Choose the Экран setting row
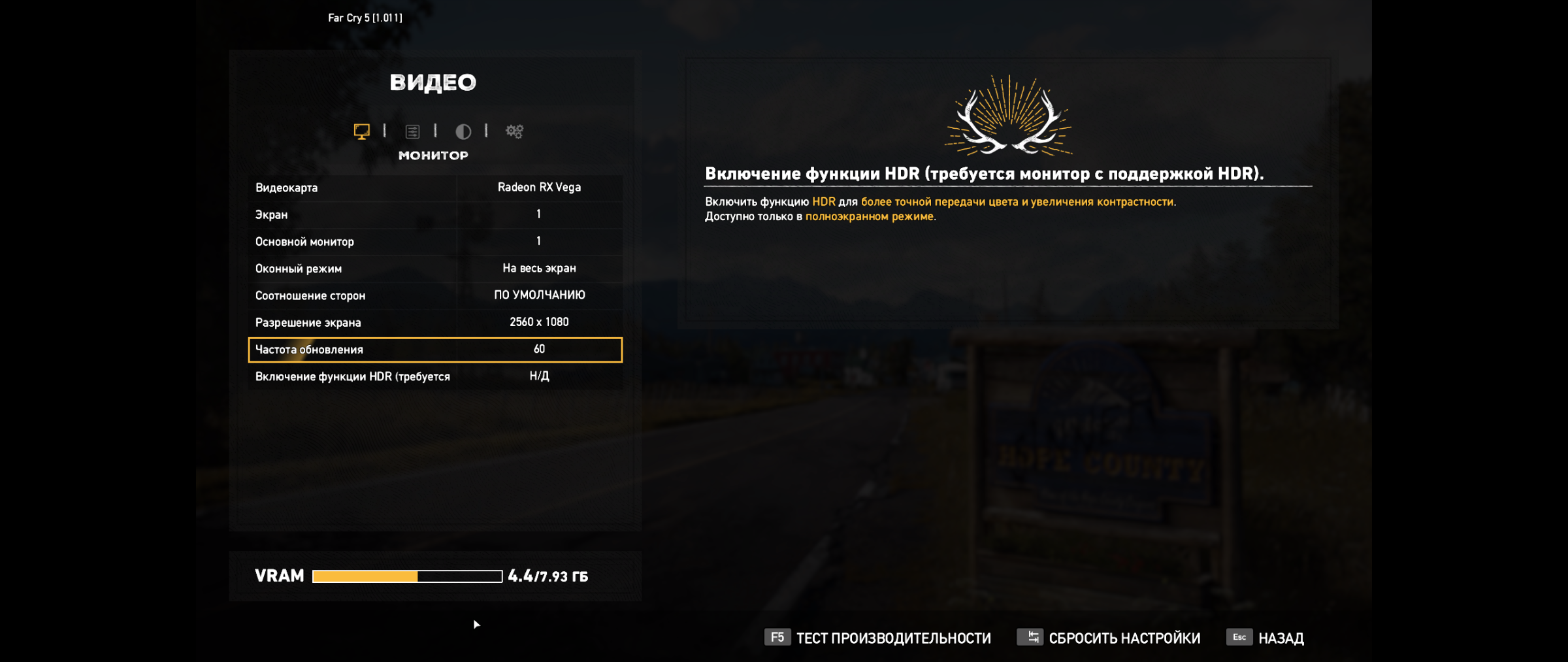 [435, 214]
